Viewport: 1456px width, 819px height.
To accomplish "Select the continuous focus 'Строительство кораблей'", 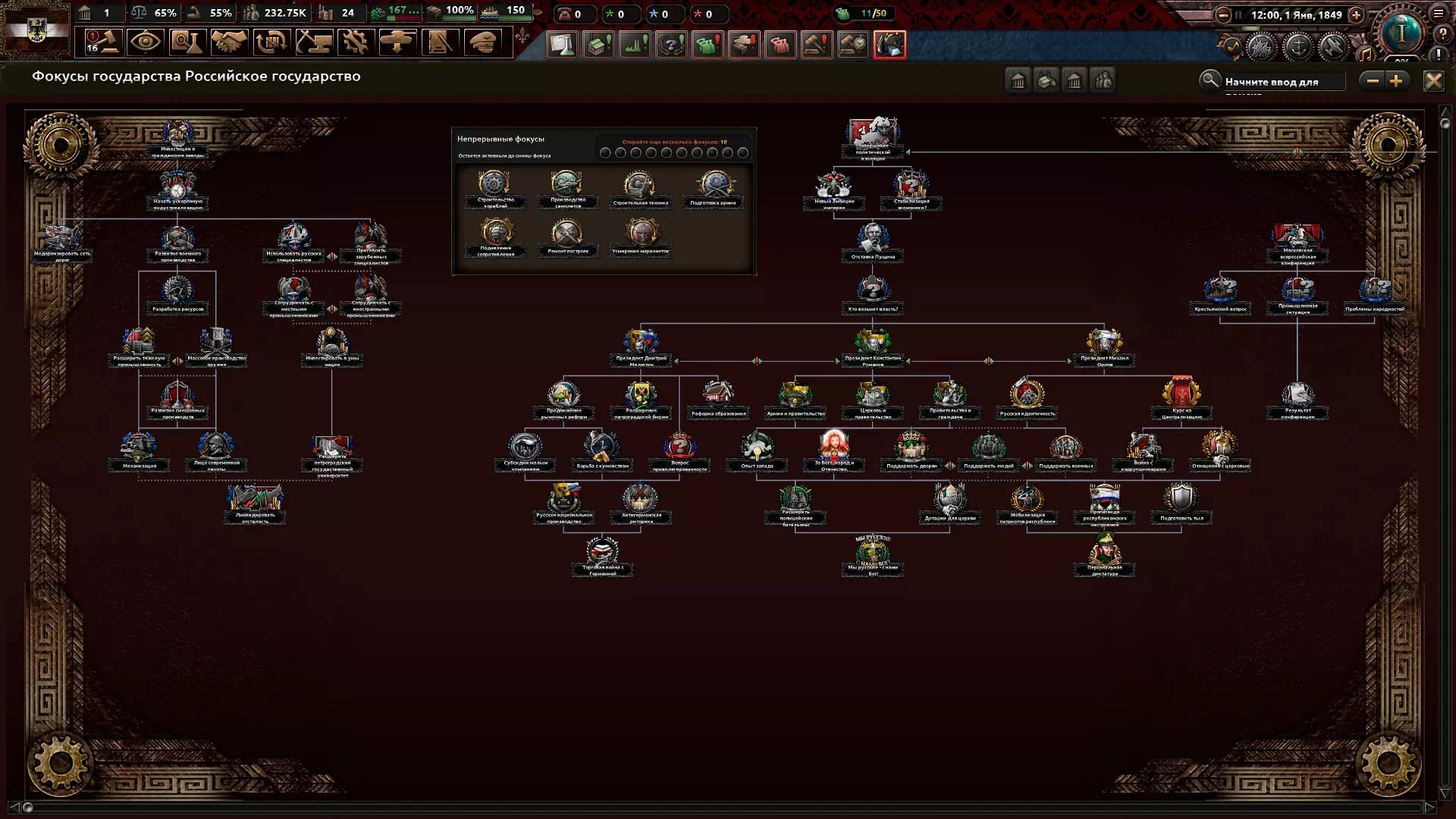I will coord(495,187).
